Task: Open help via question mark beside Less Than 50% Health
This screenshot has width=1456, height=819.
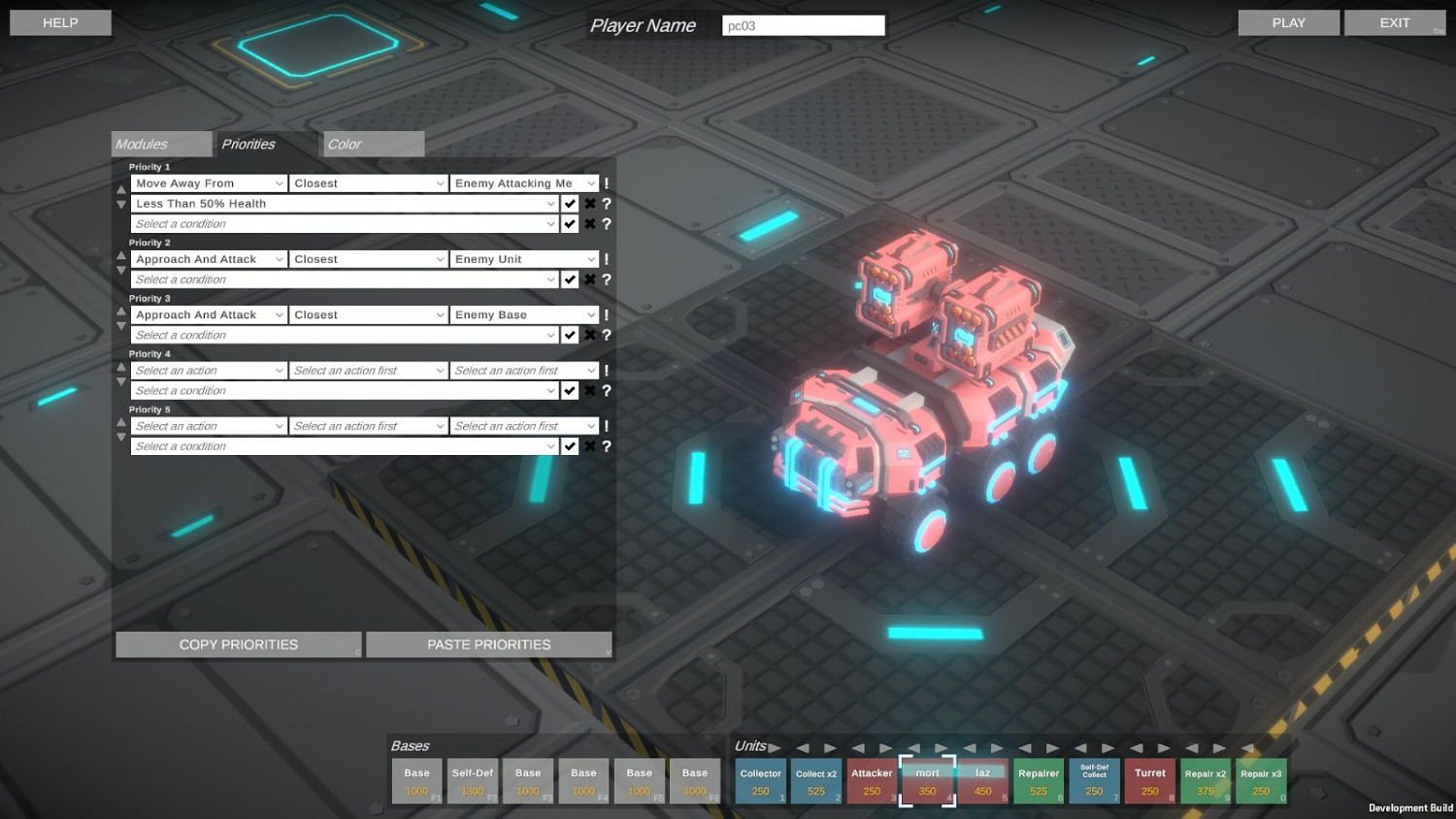Action: pyautogui.click(x=607, y=204)
